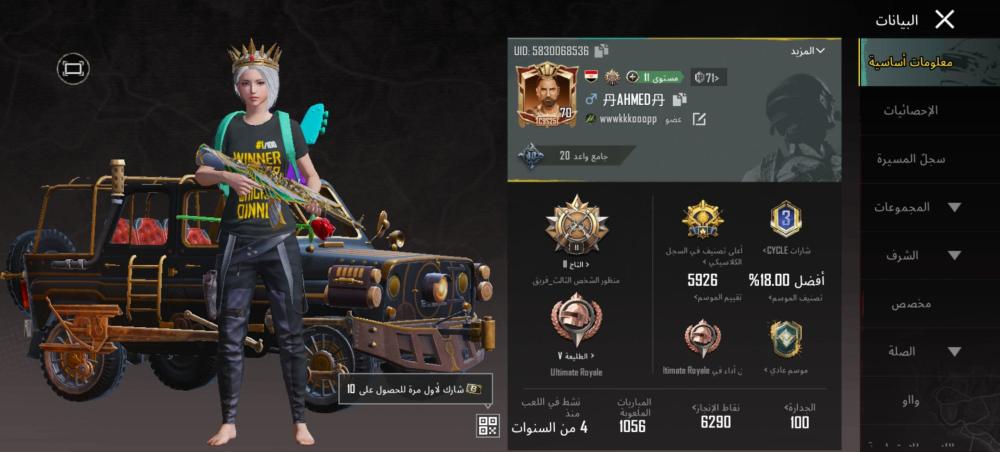This screenshot has width=1000, height=452.
Task: View the Cycle 3 badges
Action: (x=786, y=220)
